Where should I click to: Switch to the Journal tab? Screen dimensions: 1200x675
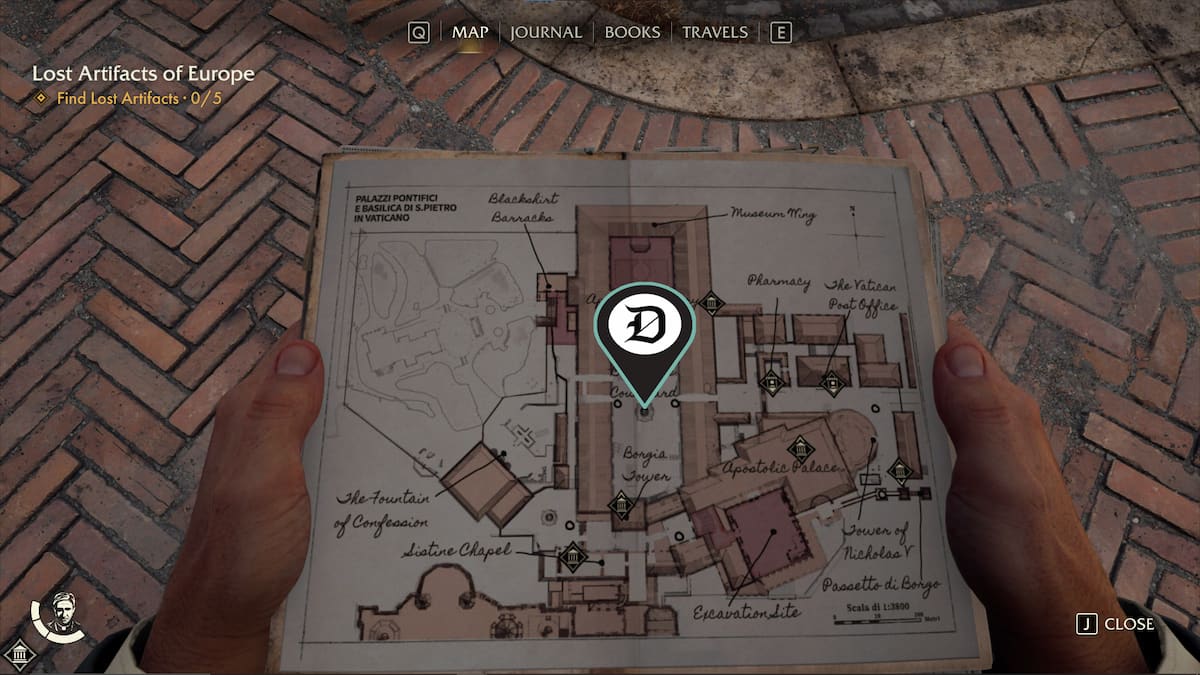pos(546,32)
